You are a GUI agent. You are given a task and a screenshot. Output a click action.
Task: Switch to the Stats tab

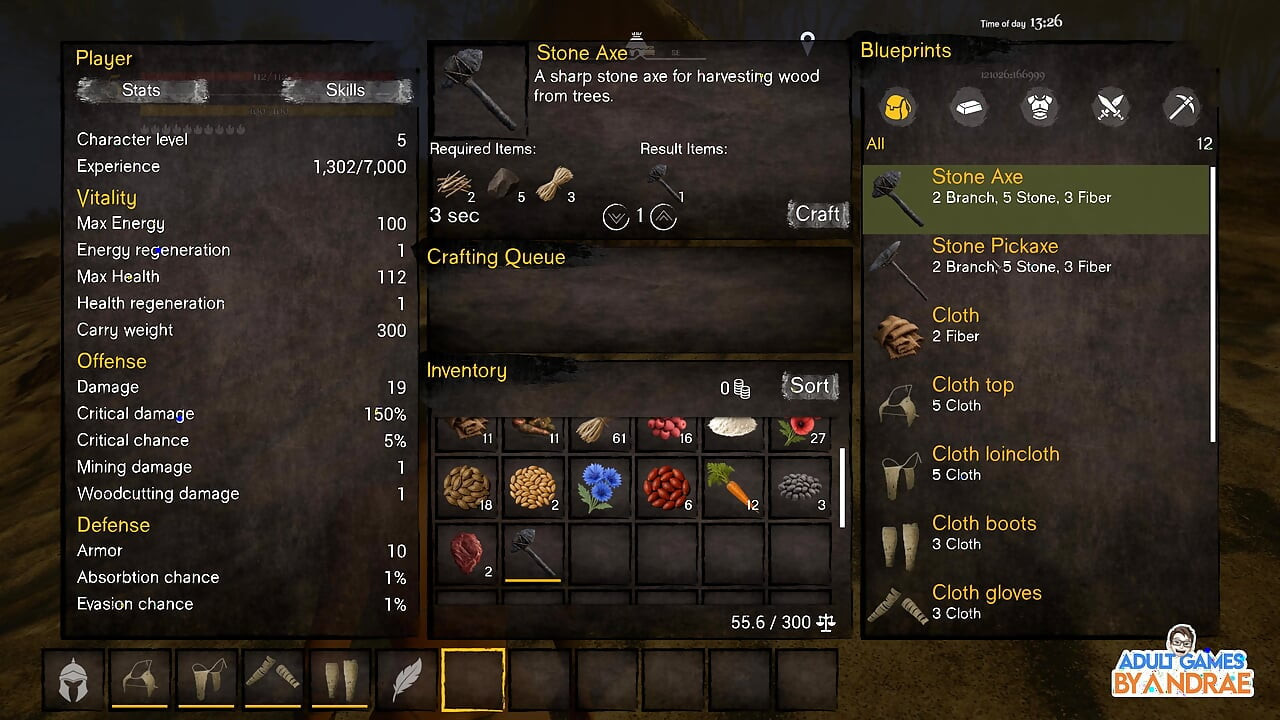click(x=142, y=90)
